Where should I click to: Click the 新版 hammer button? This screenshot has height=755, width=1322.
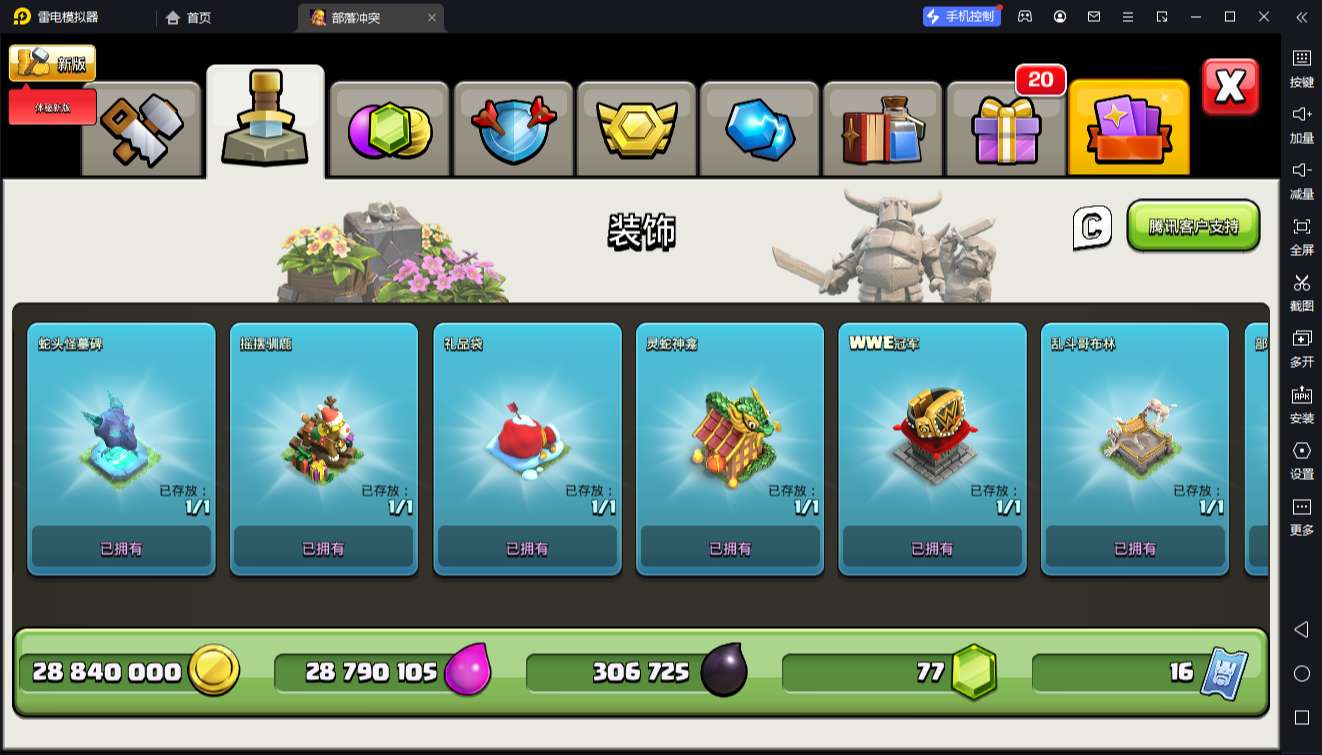click(53, 63)
